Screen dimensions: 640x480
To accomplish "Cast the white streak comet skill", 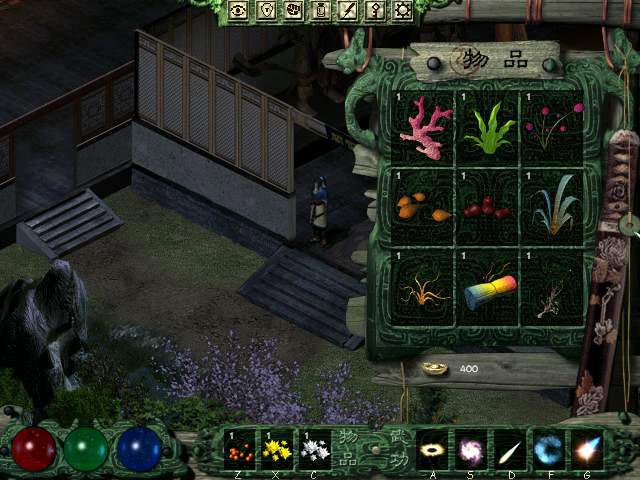I will [510, 449].
